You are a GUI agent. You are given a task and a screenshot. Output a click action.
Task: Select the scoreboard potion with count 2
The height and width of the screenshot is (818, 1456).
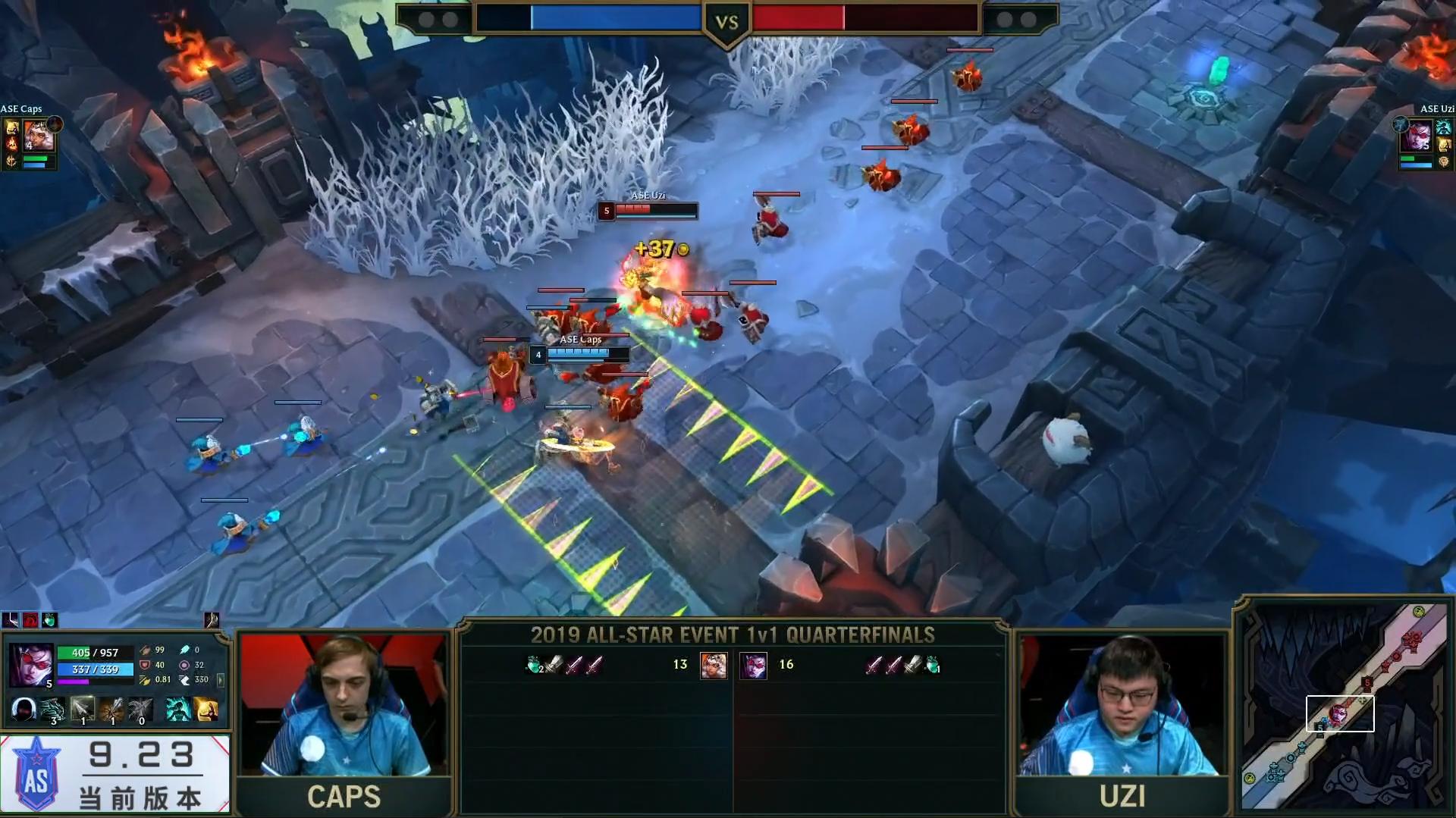(535, 665)
